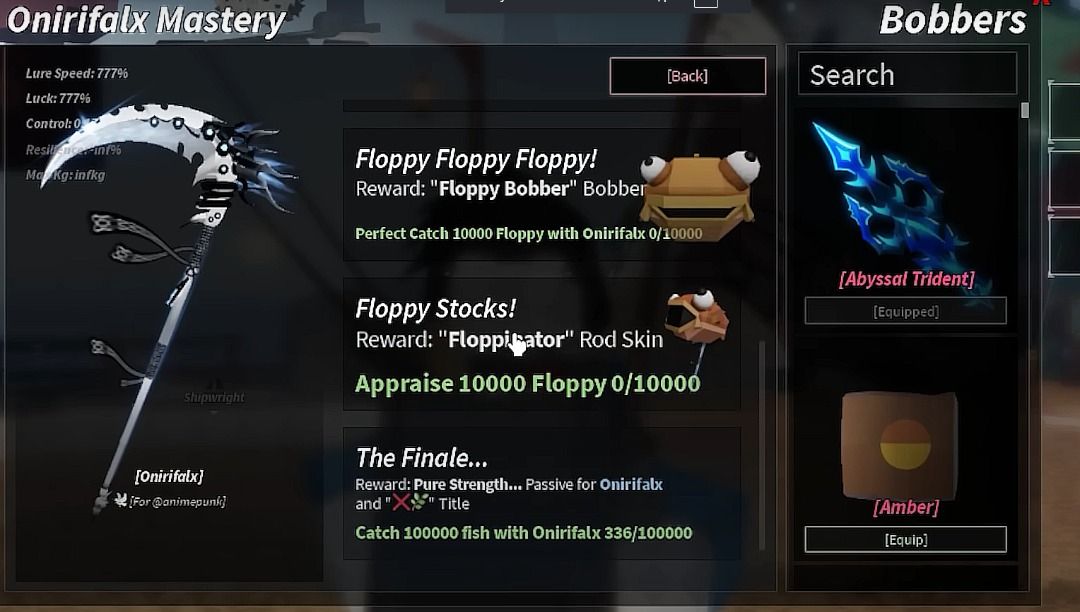The image size is (1080, 612).
Task: Close the Bobbers panel with red X
Action: (x=1042, y=3)
